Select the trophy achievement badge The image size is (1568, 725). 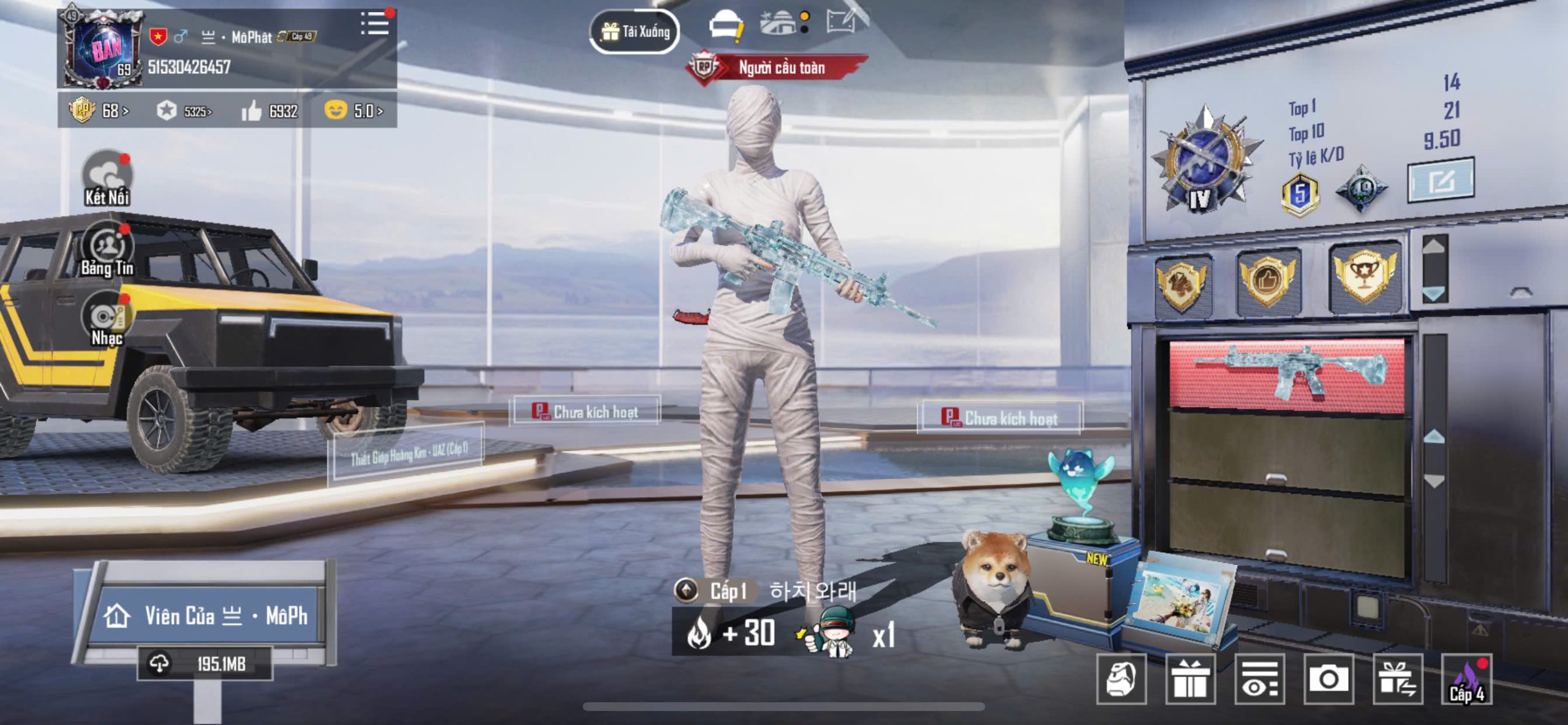(x=1364, y=277)
